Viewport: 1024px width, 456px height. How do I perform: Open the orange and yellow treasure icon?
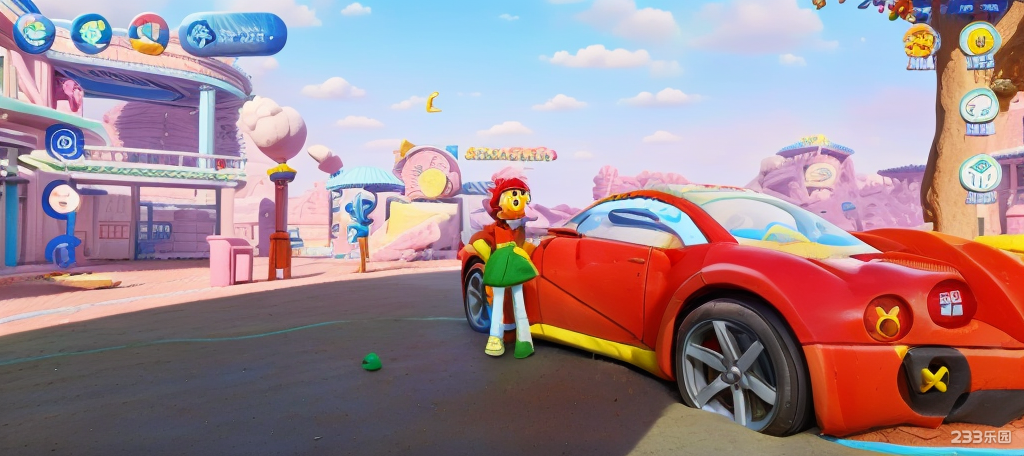click(x=921, y=42)
